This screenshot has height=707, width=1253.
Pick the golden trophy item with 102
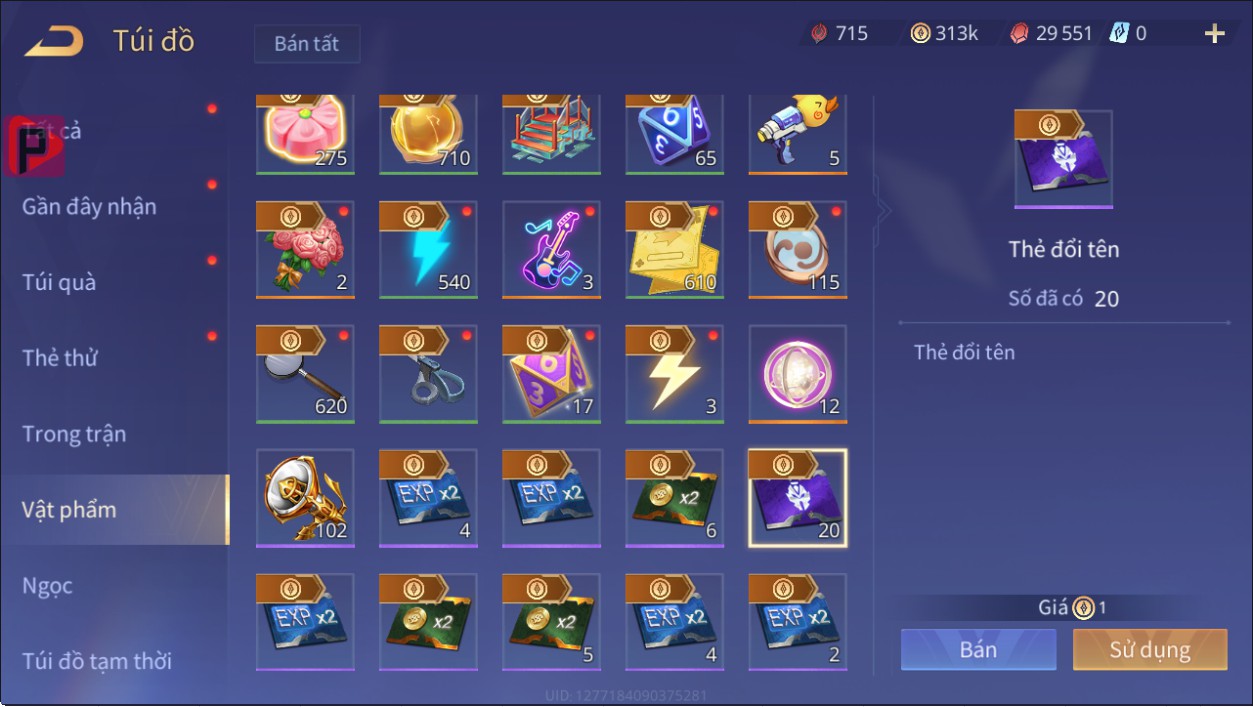pyautogui.click(x=305, y=498)
